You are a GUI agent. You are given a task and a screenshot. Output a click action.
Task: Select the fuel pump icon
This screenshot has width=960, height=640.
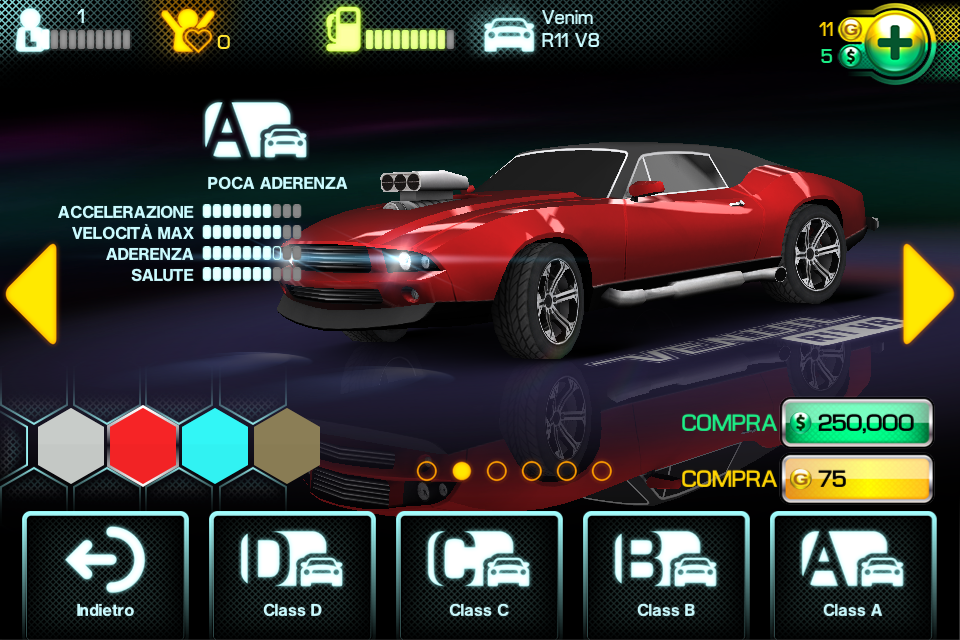[x=343, y=30]
